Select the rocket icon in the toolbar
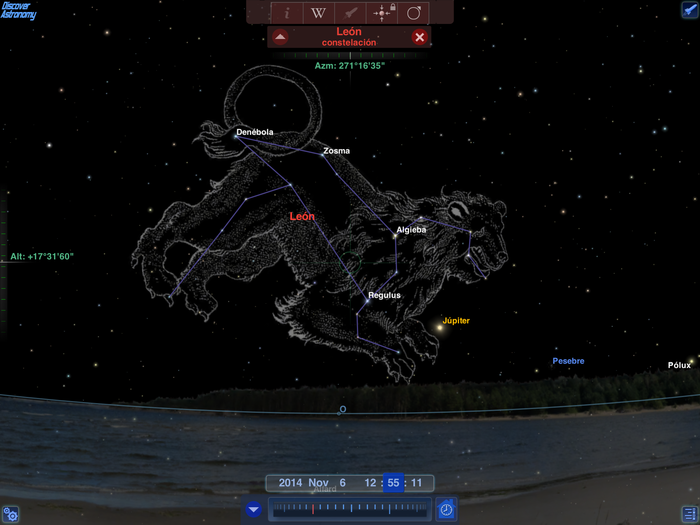The width and height of the screenshot is (700, 525). [351, 13]
